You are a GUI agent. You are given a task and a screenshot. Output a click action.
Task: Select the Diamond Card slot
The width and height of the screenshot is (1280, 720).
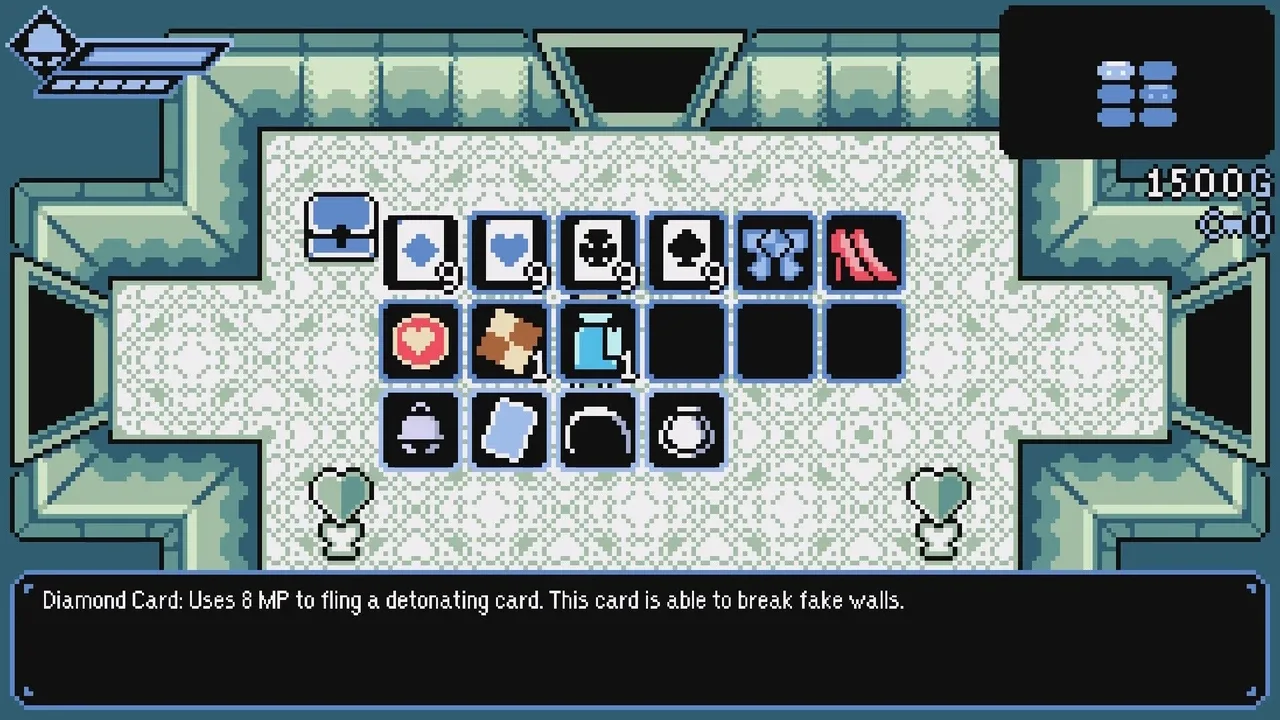coord(421,252)
